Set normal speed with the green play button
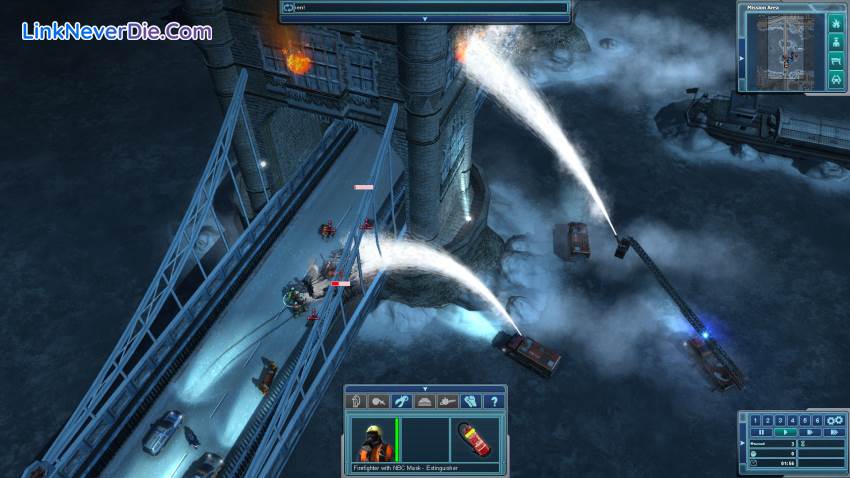This screenshot has width=850, height=478. [787, 432]
